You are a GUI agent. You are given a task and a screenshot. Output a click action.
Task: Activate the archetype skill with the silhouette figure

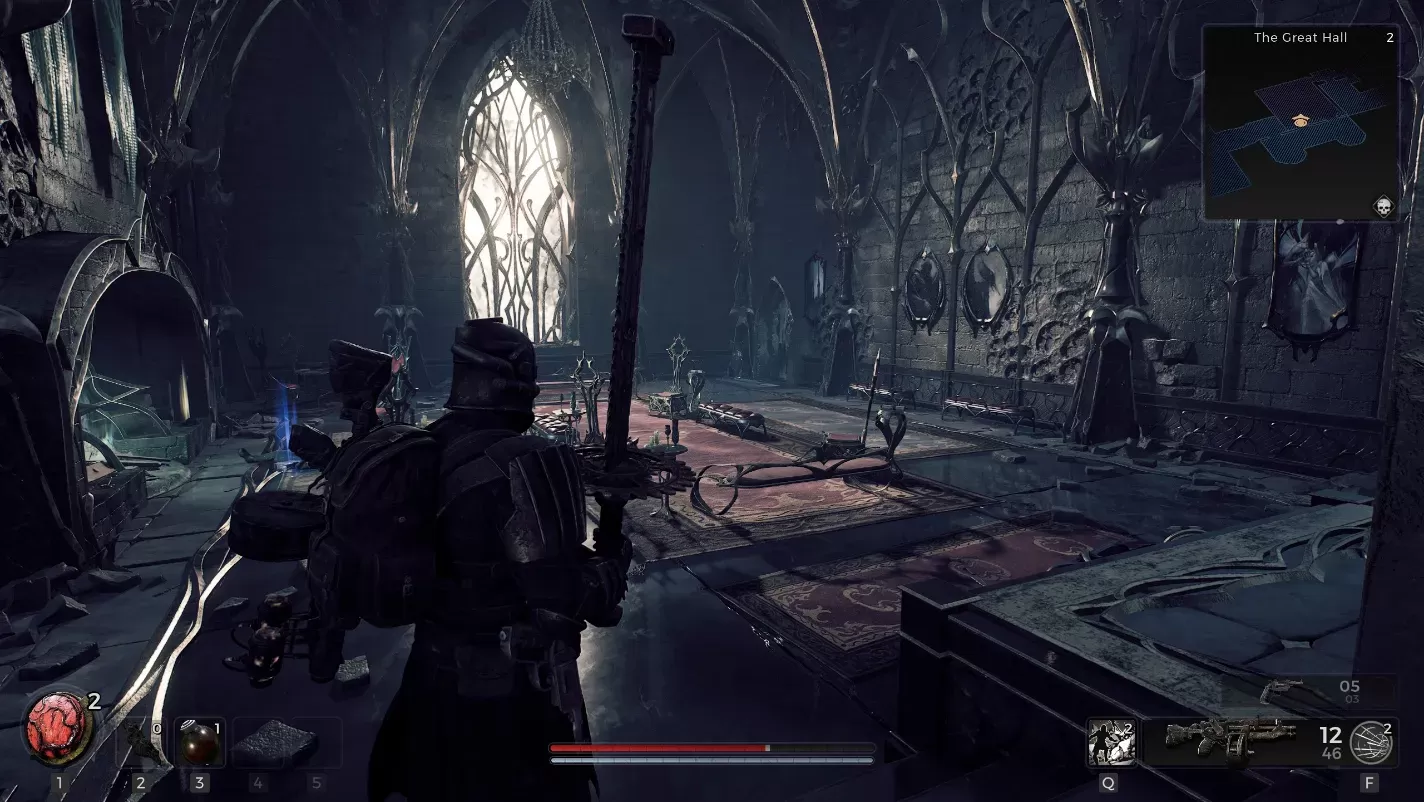click(x=1109, y=742)
